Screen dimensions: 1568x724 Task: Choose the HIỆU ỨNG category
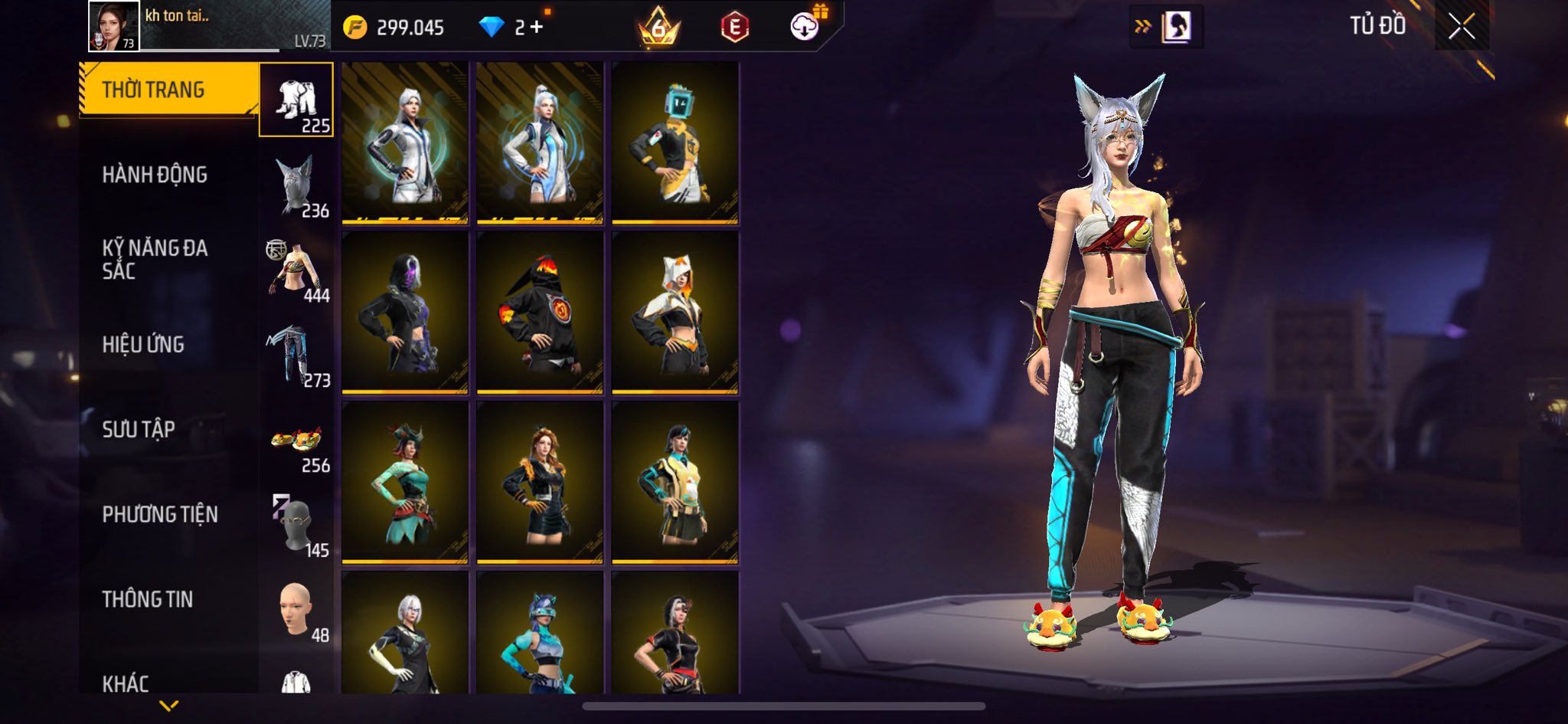point(143,345)
